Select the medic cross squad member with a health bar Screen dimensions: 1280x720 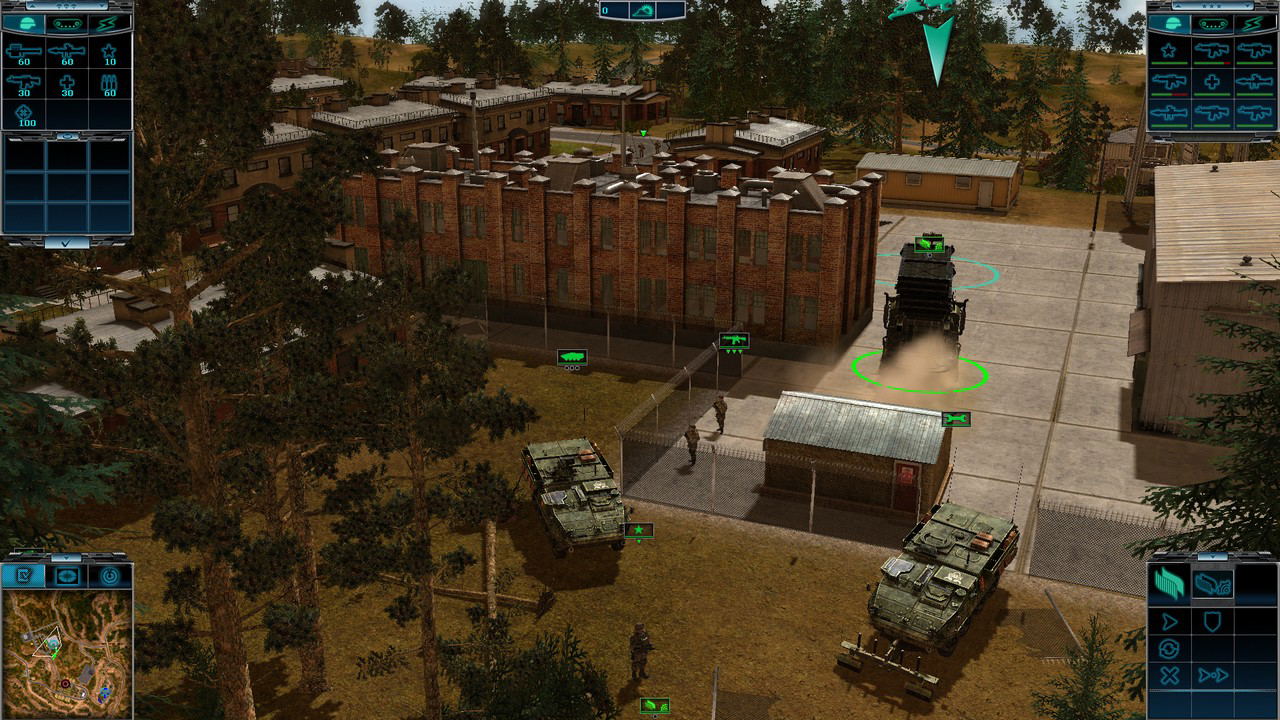[x=1212, y=83]
